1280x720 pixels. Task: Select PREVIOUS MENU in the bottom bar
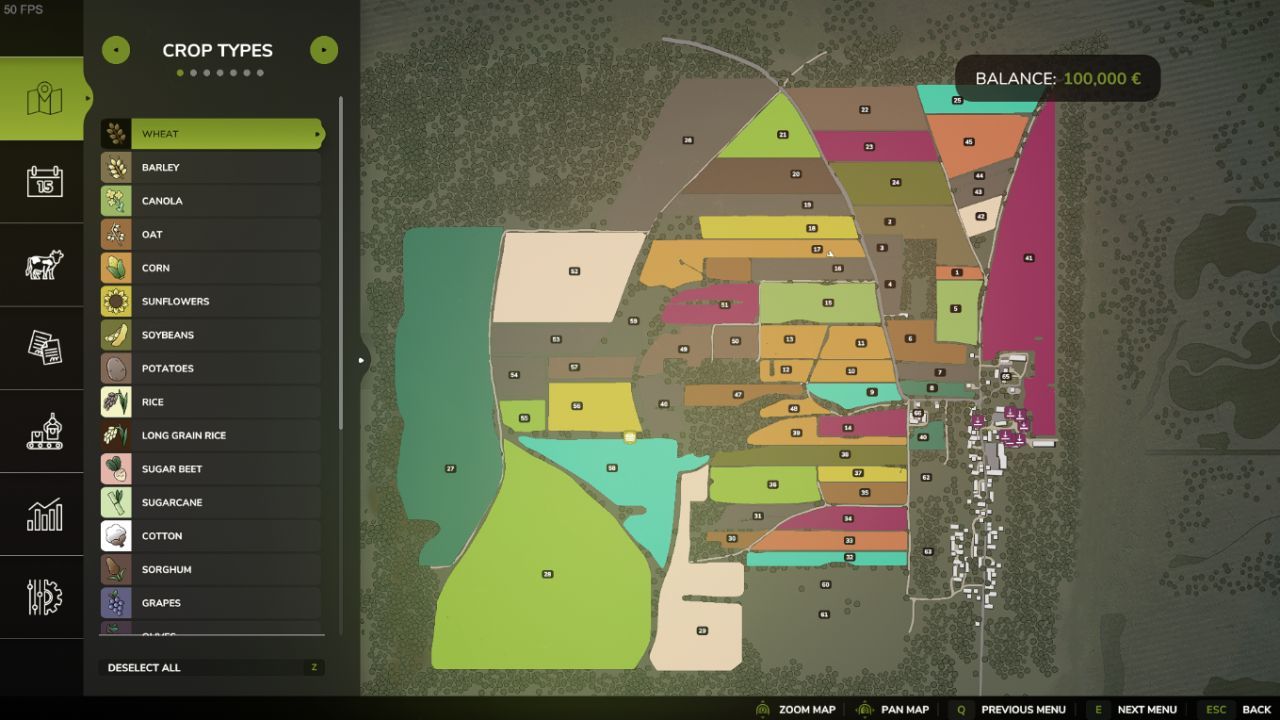[1023, 709]
